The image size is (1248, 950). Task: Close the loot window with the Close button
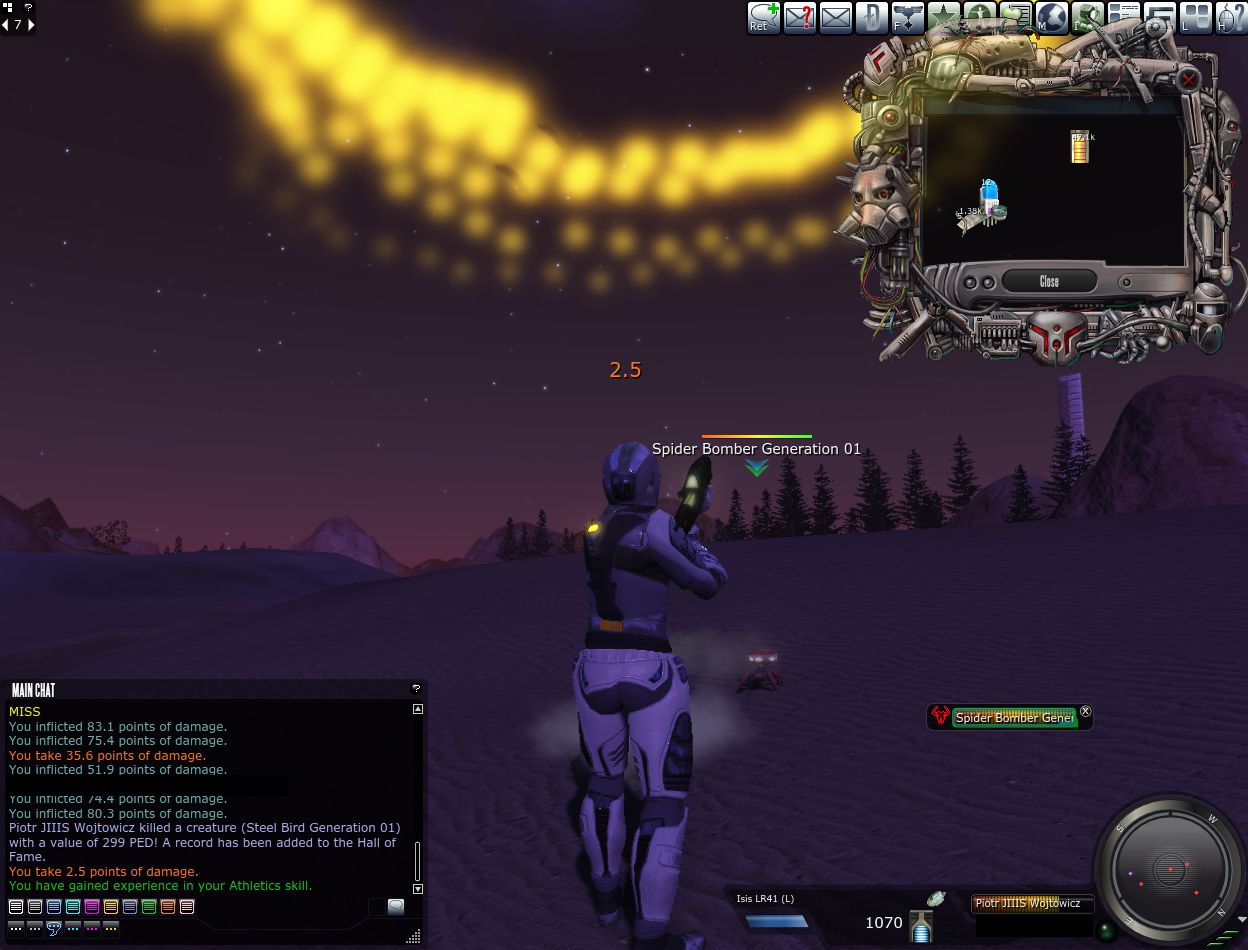1048,281
